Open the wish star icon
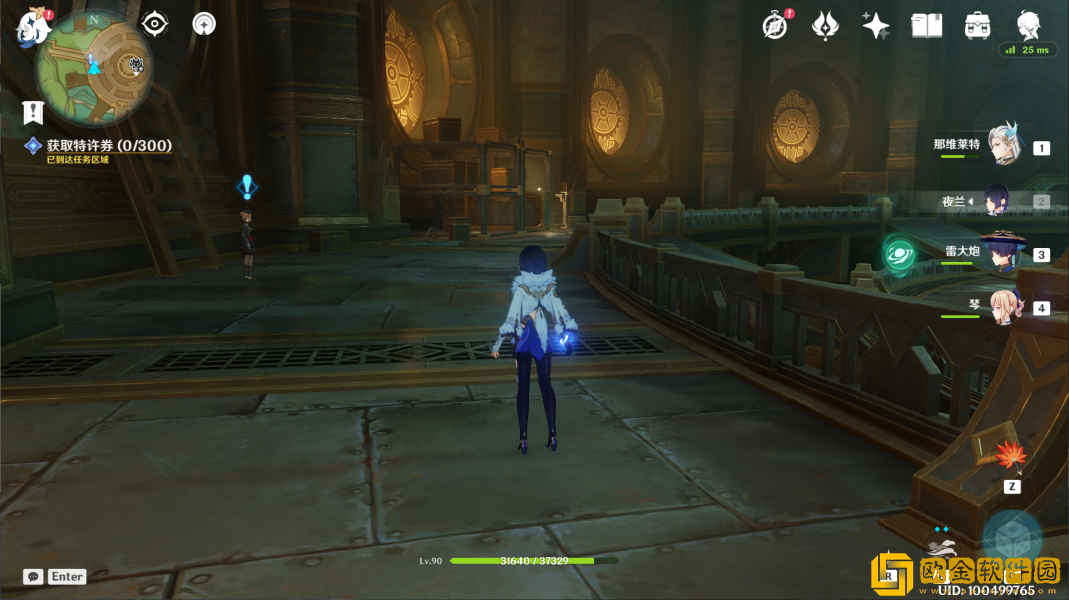This screenshot has width=1069, height=600. click(x=876, y=26)
